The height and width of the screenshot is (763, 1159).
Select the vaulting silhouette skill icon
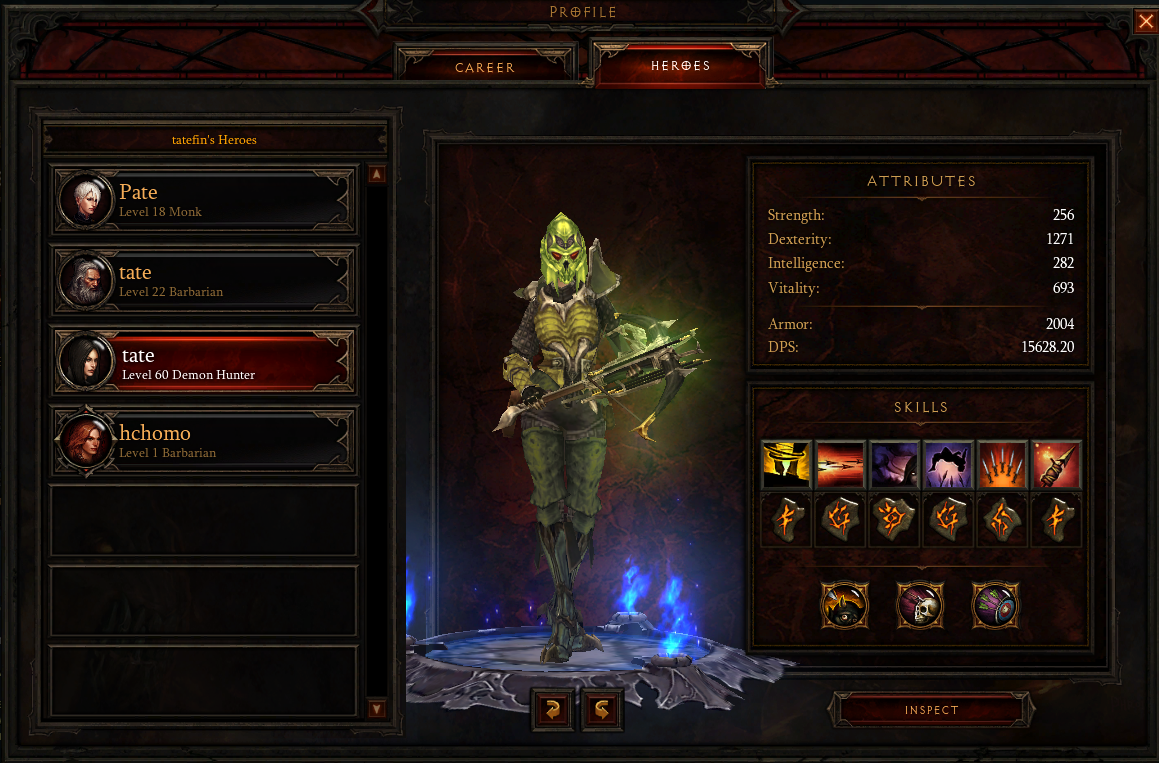947,465
